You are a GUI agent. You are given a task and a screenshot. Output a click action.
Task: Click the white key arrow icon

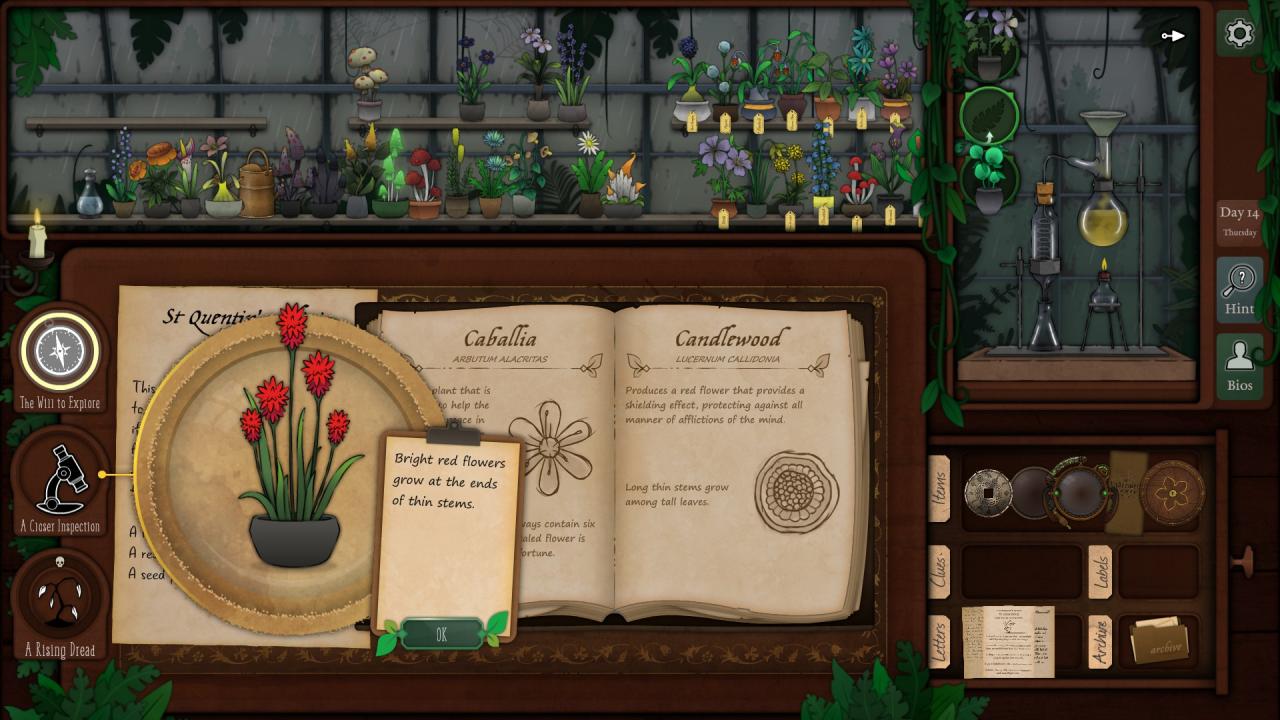tap(1173, 36)
